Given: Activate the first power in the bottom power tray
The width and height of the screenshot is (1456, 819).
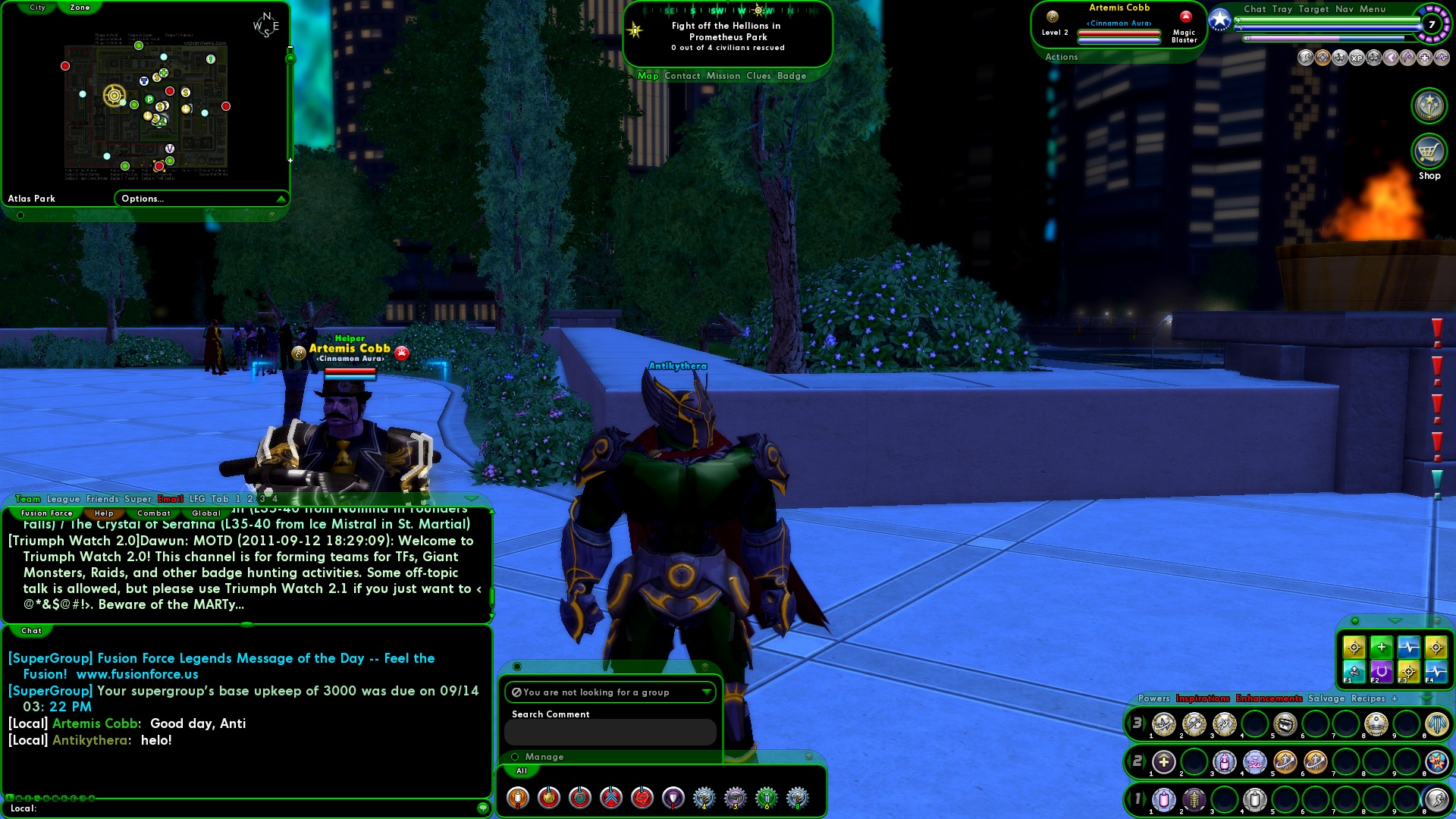Looking at the screenshot, I should pos(1163,800).
